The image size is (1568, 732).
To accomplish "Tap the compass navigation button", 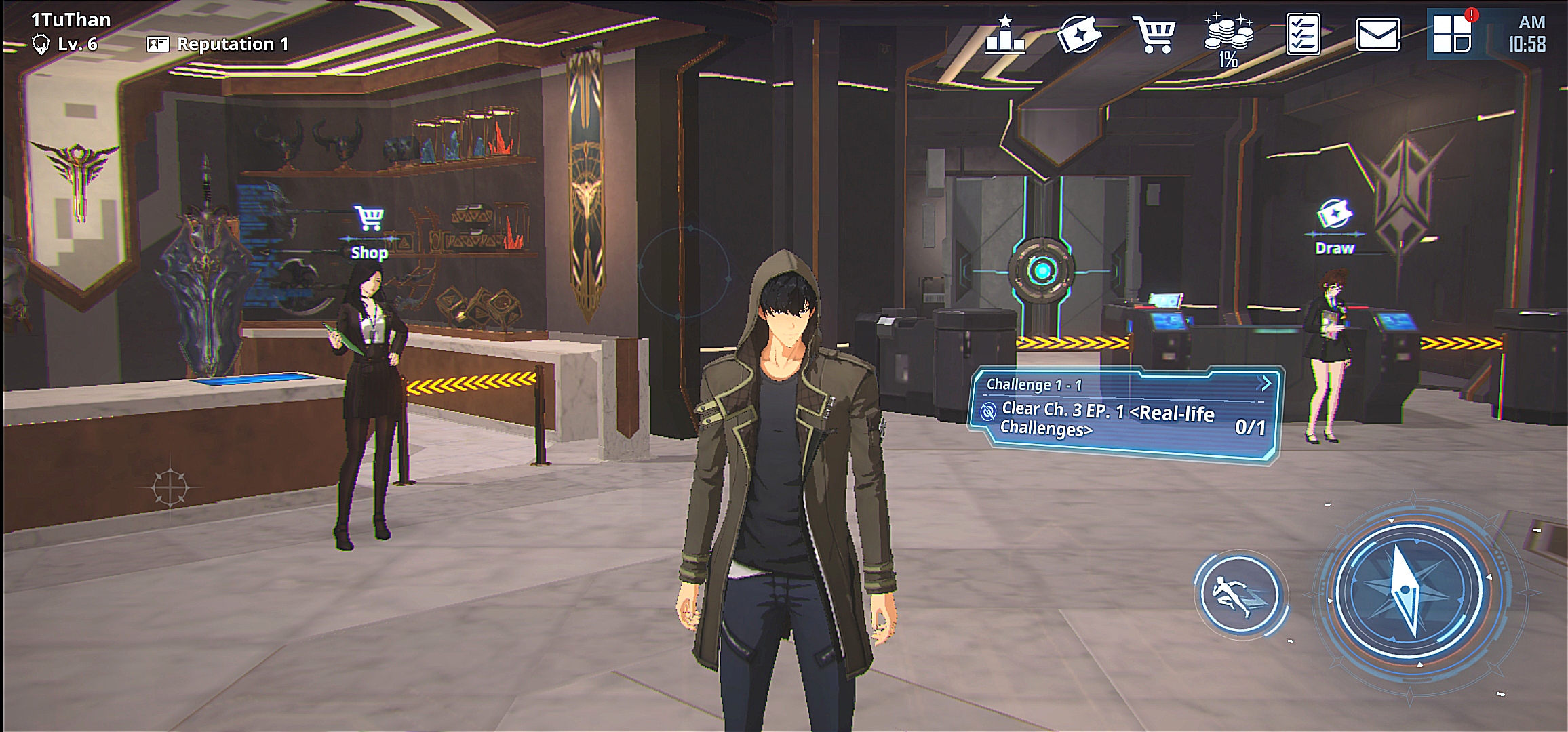I will coord(1409,590).
